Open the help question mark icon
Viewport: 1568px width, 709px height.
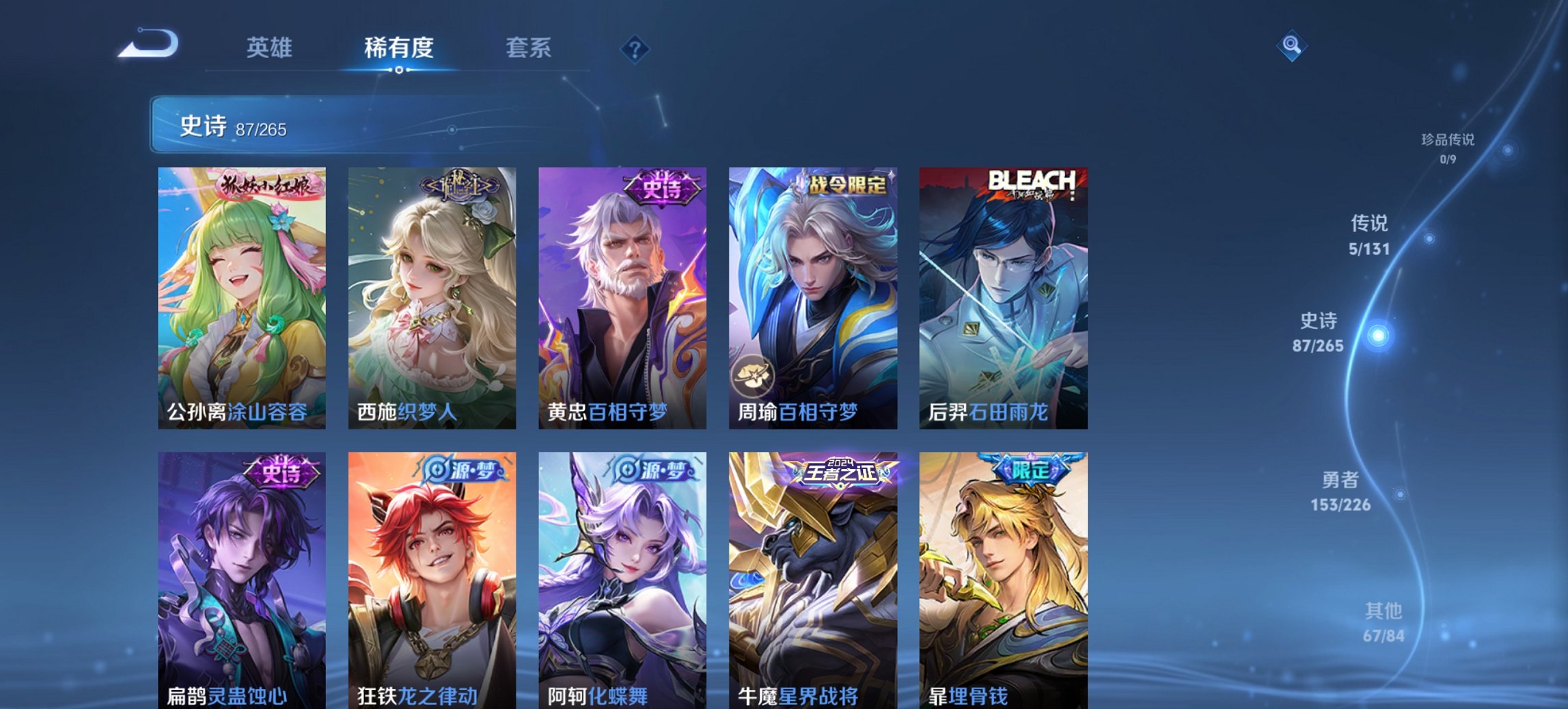click(634, 48)
